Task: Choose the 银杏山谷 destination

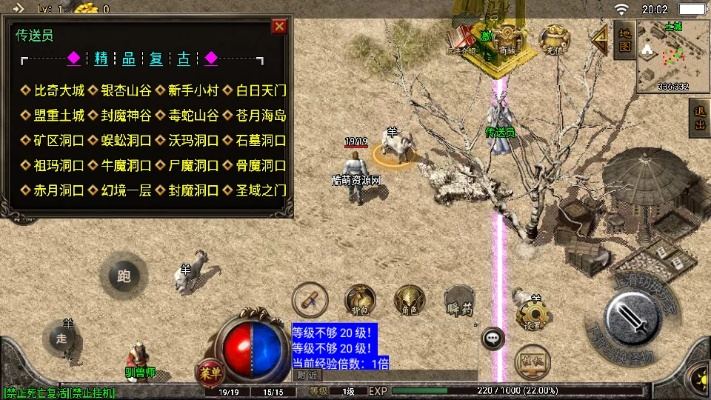Action: (121, 90)
